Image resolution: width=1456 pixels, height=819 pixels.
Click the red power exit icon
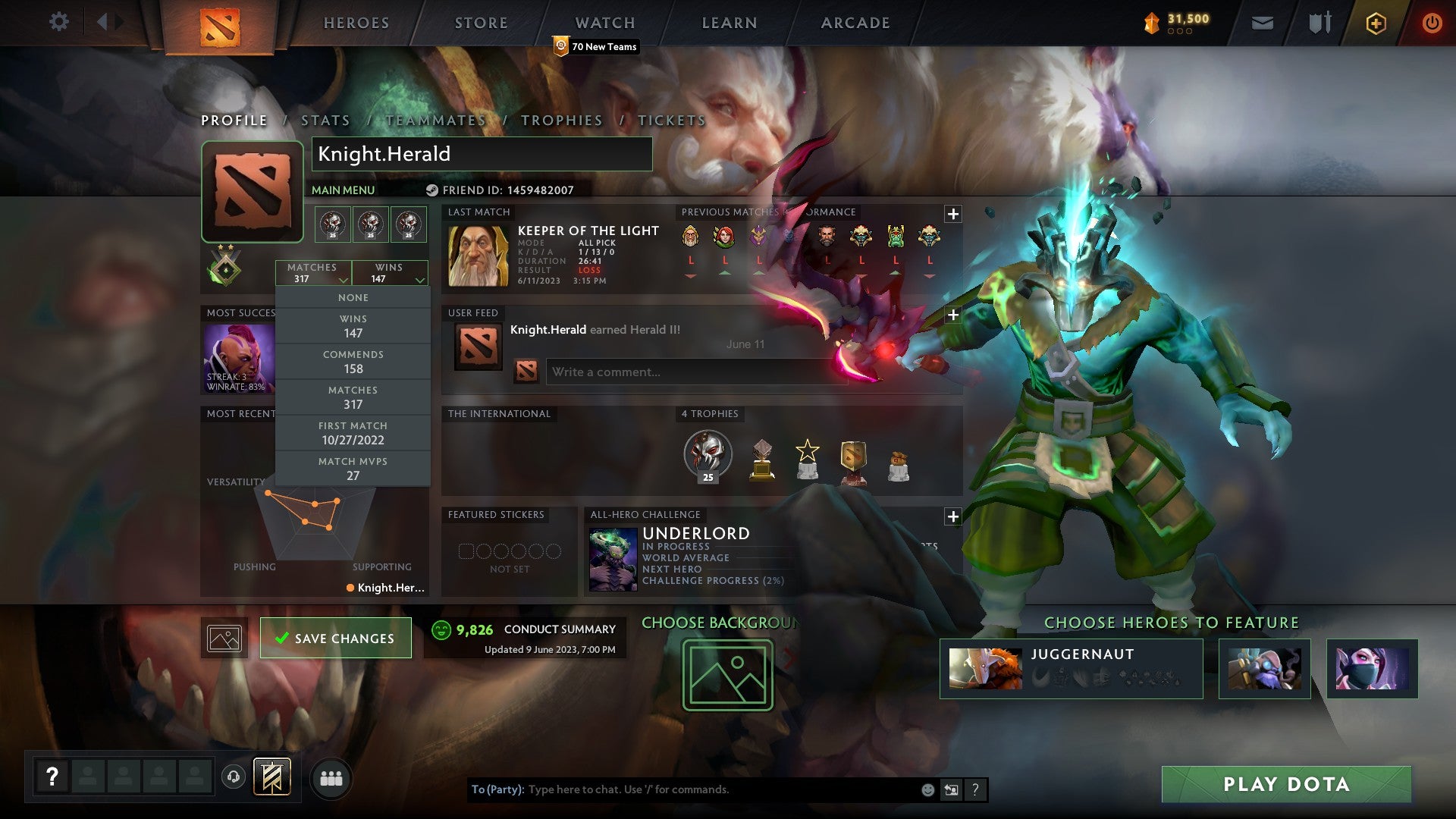tap(1432, 23)
